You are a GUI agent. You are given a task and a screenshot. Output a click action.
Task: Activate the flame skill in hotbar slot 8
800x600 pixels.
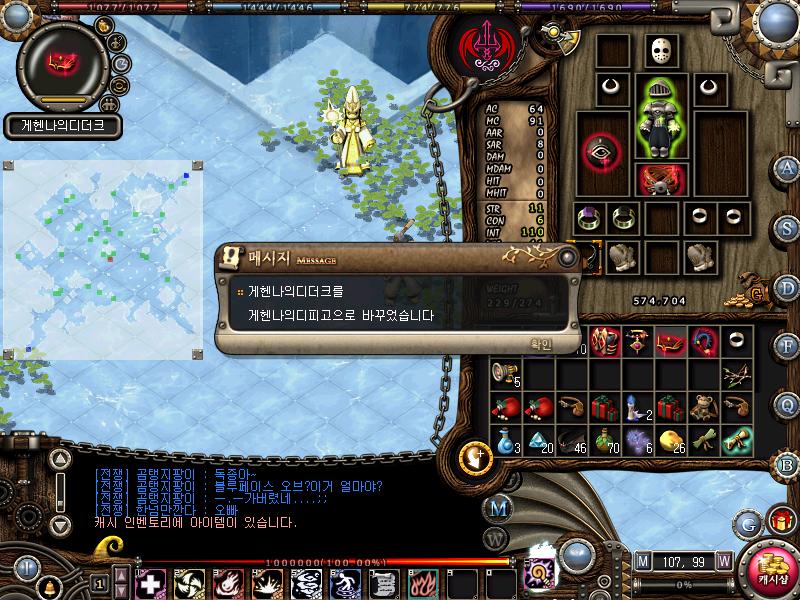click(x=423, y=583)
